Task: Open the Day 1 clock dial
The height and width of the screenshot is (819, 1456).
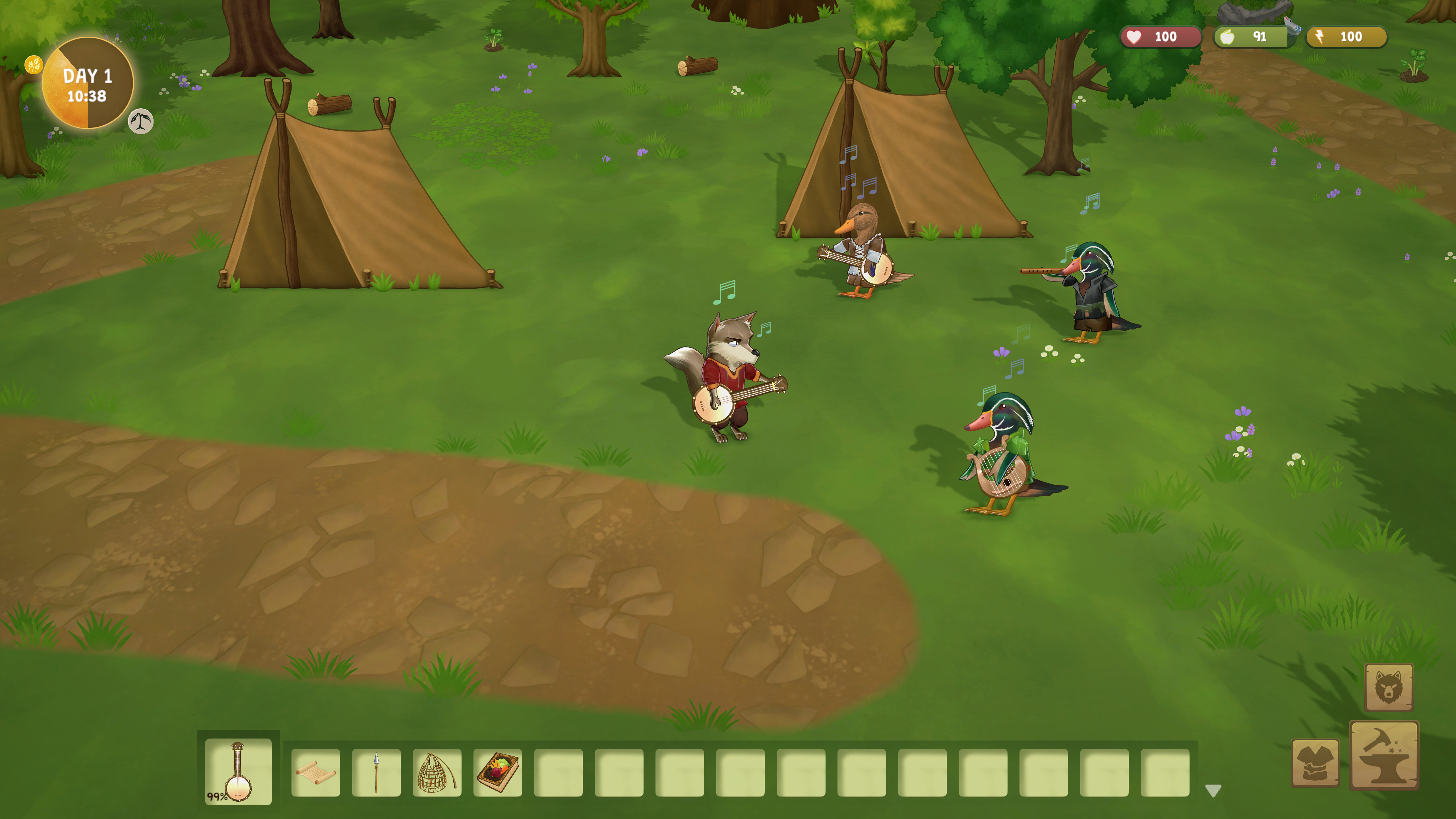Action: [88, 82]
